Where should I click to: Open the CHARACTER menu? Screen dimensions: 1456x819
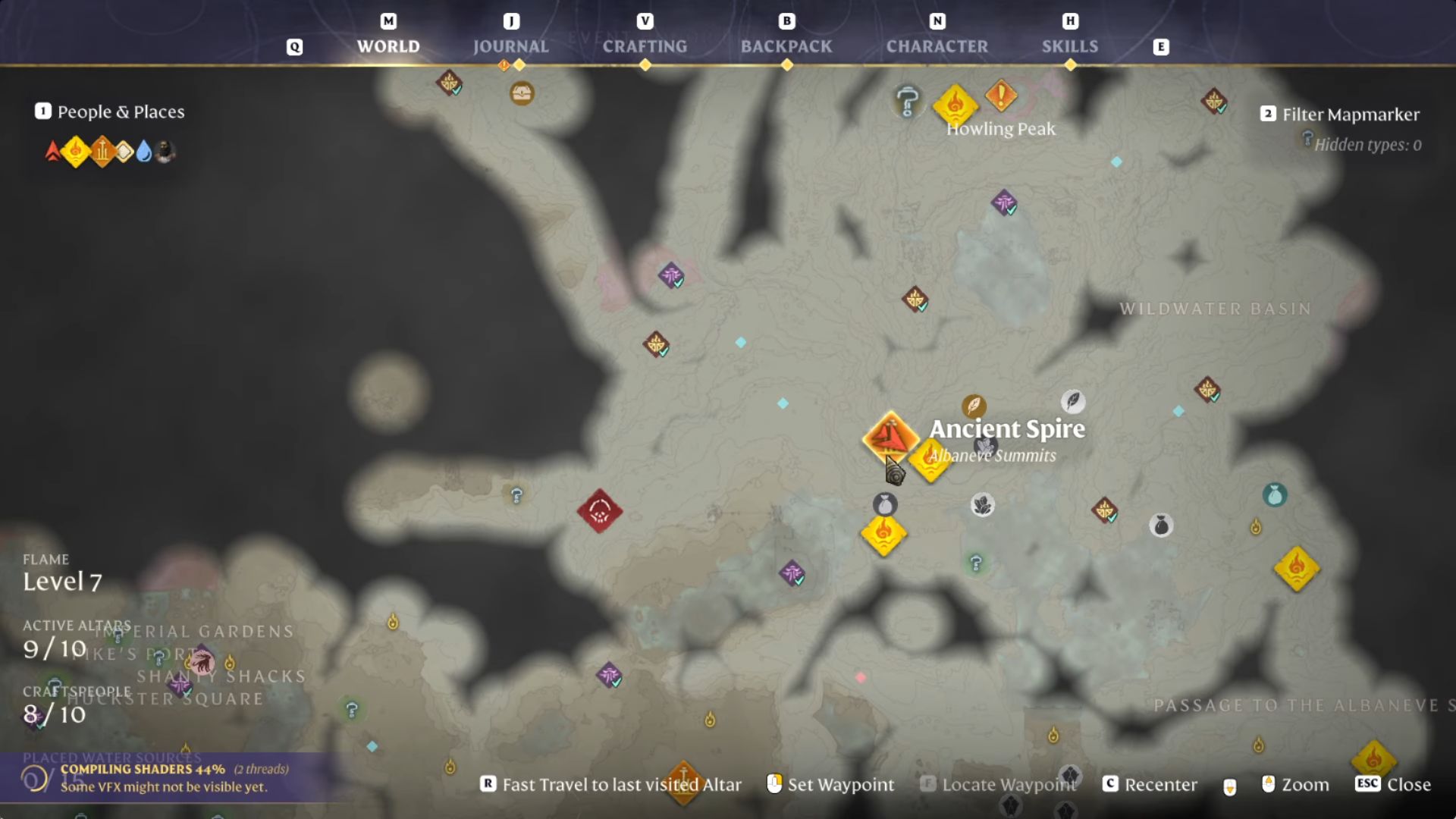point(938,46)
